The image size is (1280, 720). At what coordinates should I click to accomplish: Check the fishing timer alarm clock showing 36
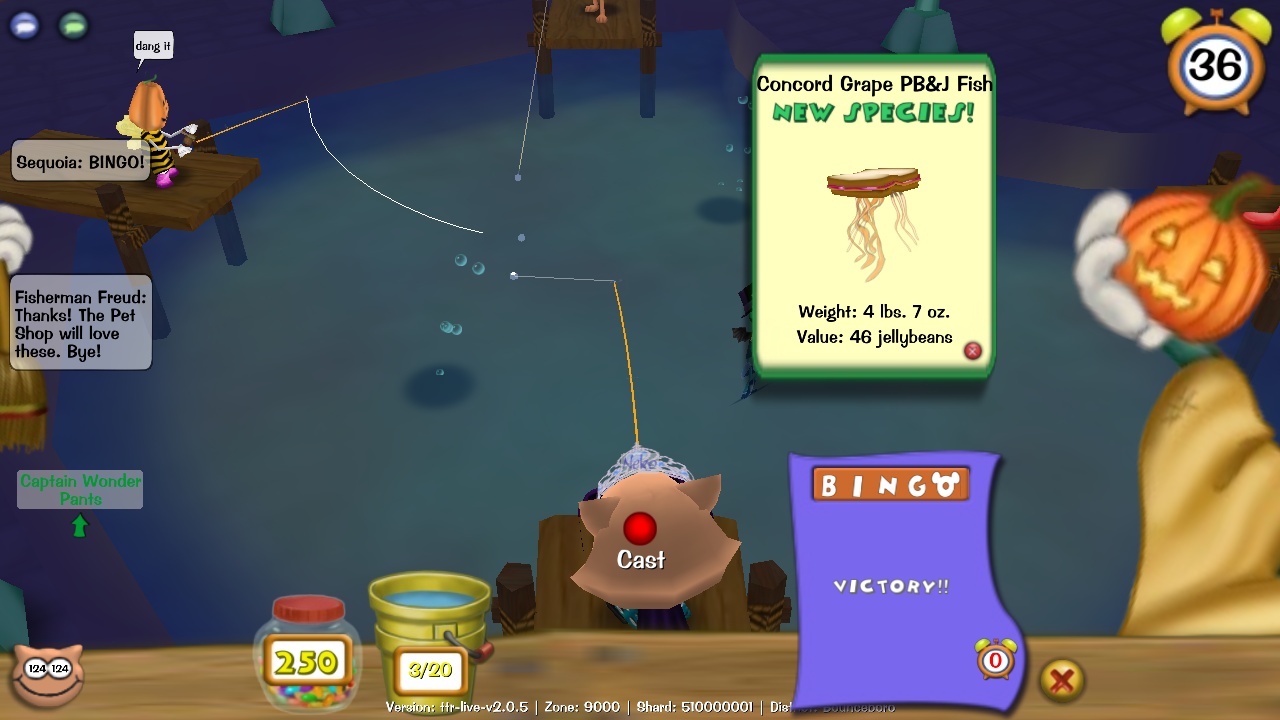(1213, 65)
